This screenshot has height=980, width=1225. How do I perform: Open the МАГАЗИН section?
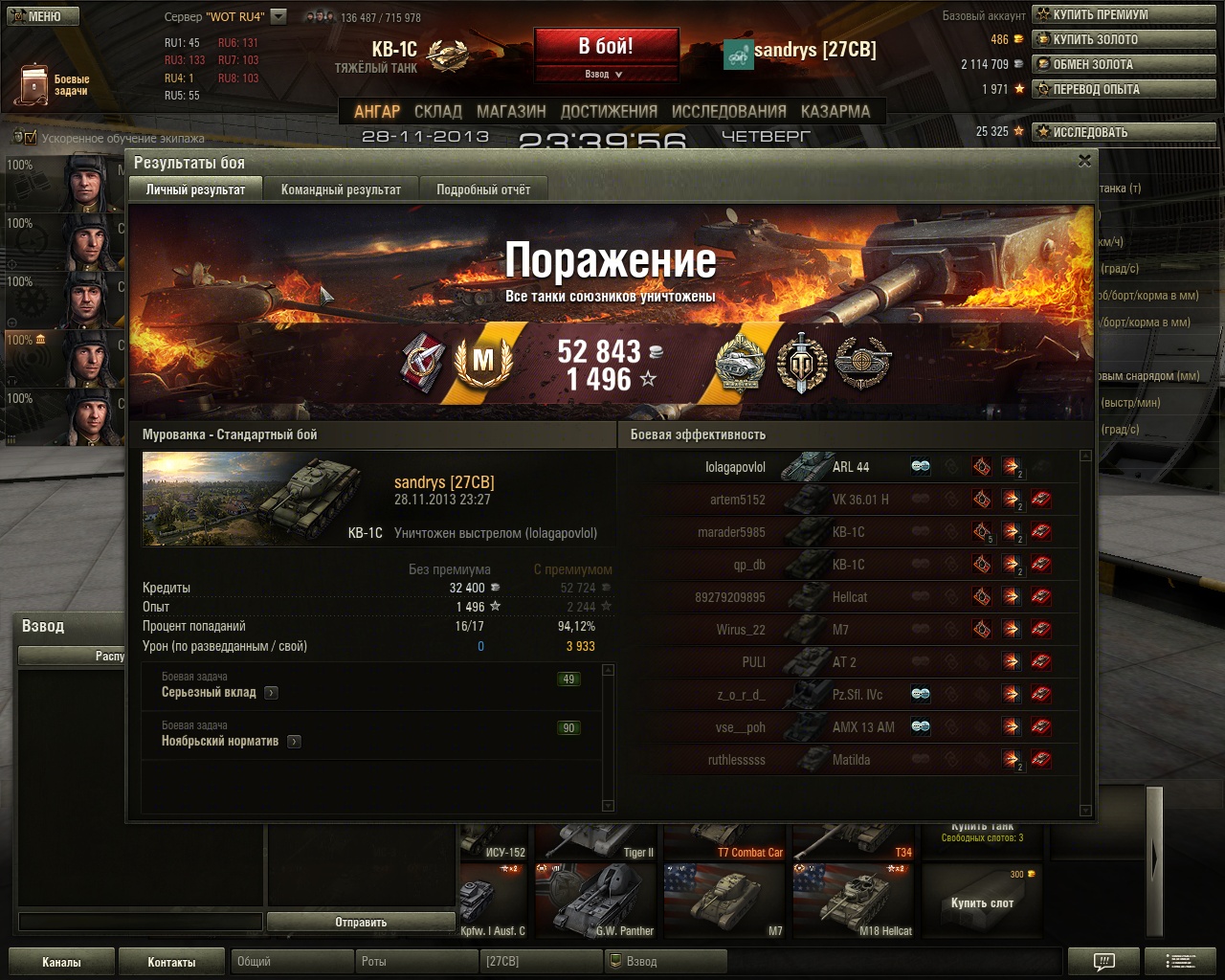click(511, 111)
